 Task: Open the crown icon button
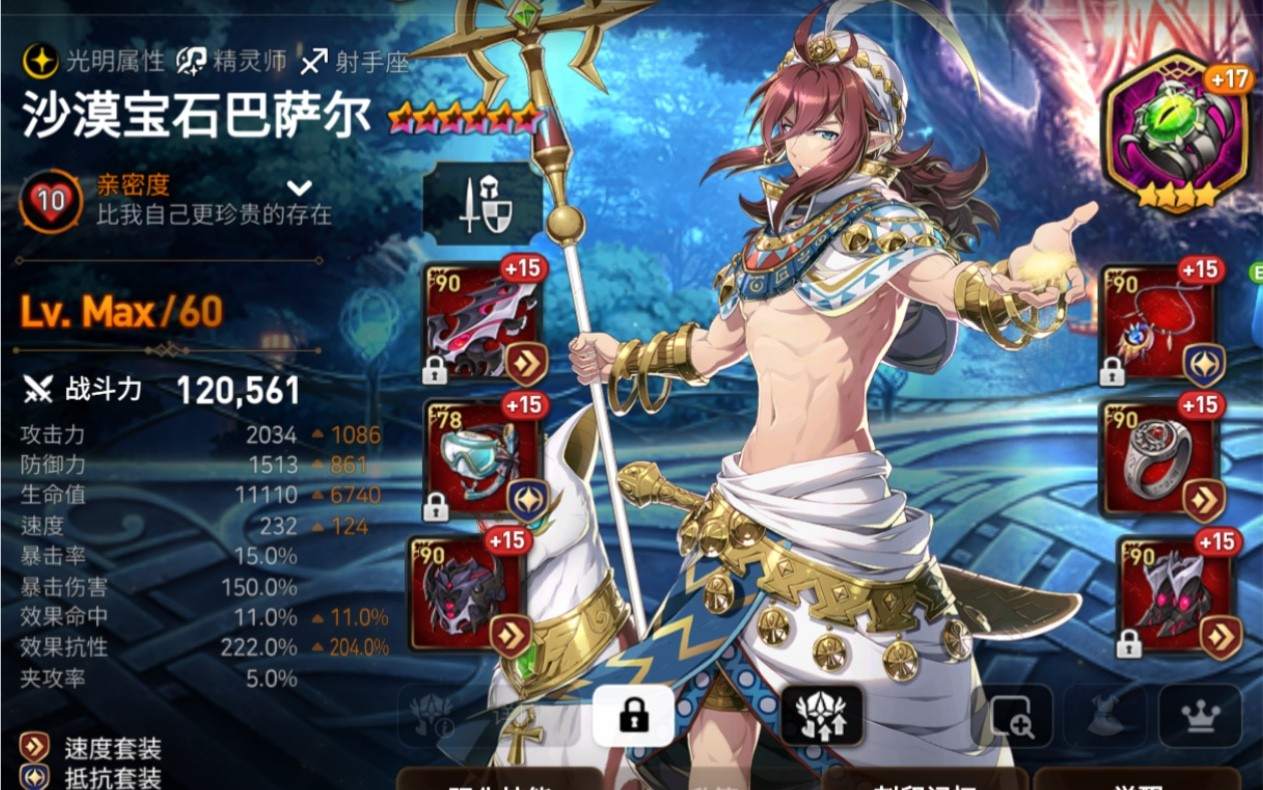pyautogui.click(x=1199, y=715)
